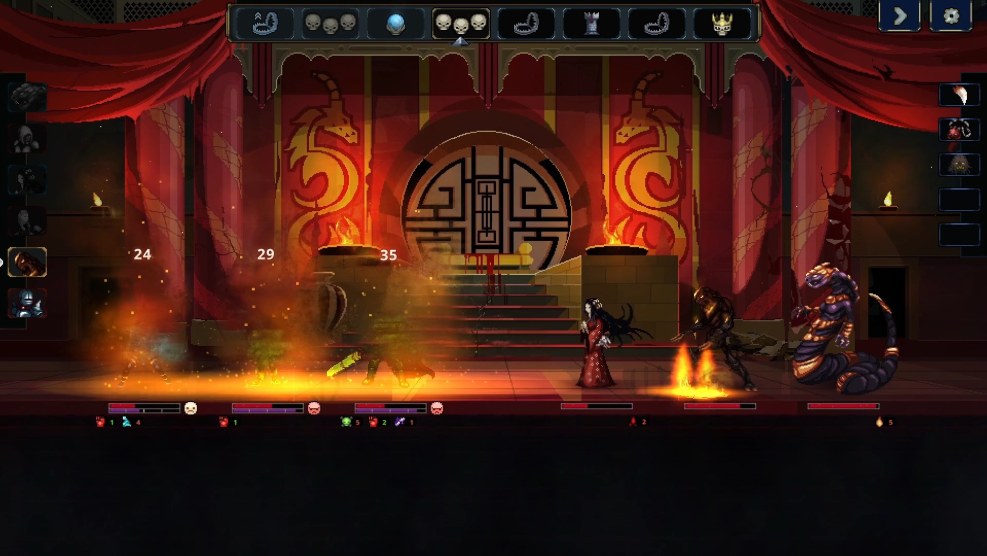The height and width of the screenshot is (556, 987).
Task: Click the white feather icon slot
Action: 959,95
